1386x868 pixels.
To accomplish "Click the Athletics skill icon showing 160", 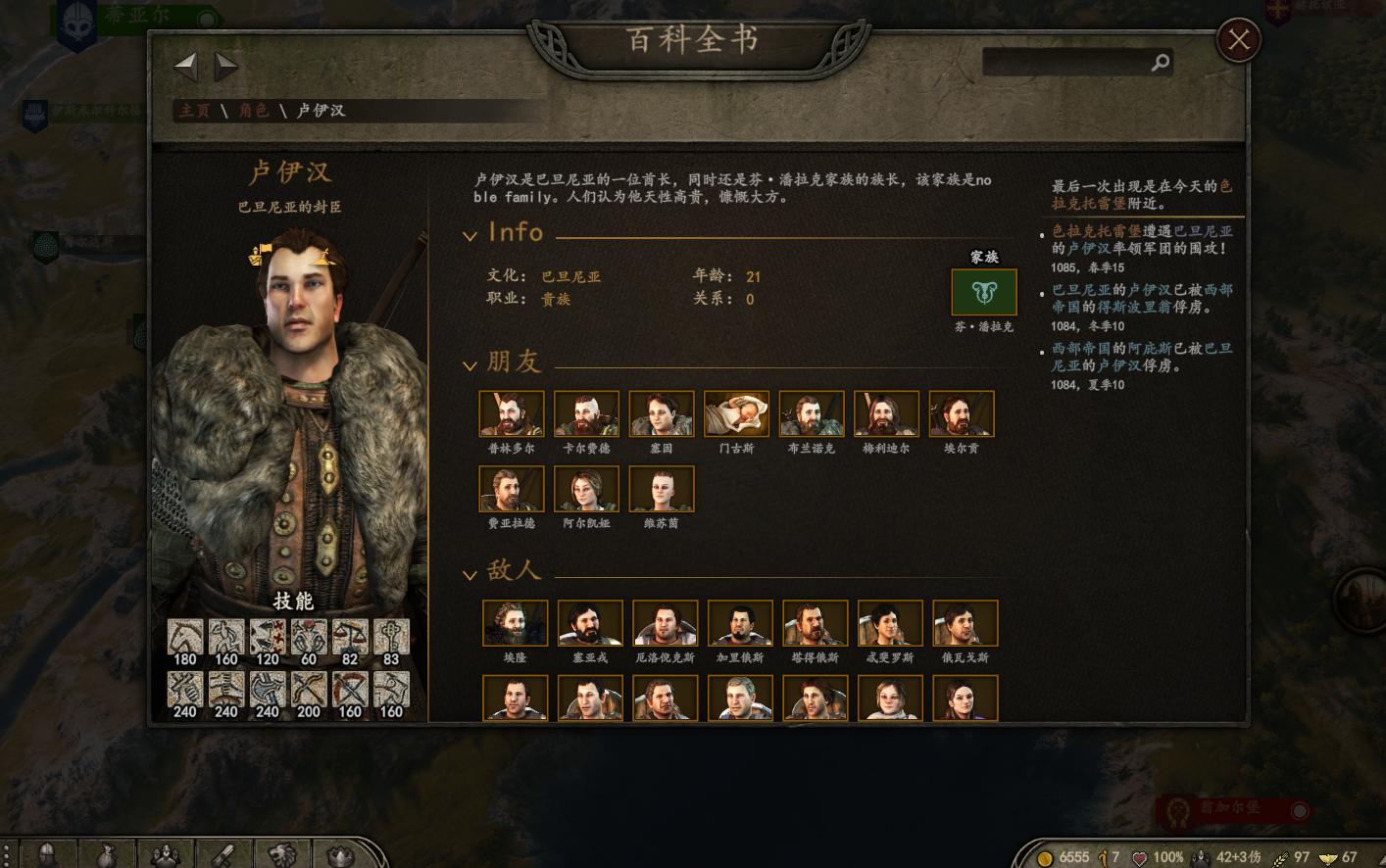I will click(x=225, y=635).
